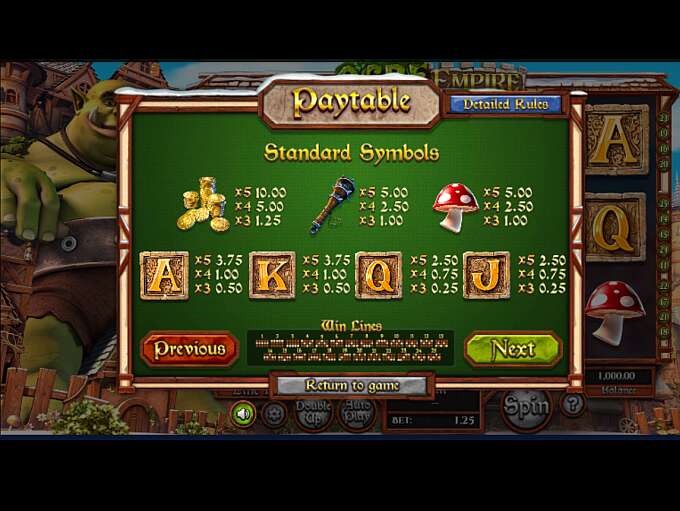Open the Detailed Rules page
The height and width of the screenshot is (511, 680).
click(x=505, y=104)
